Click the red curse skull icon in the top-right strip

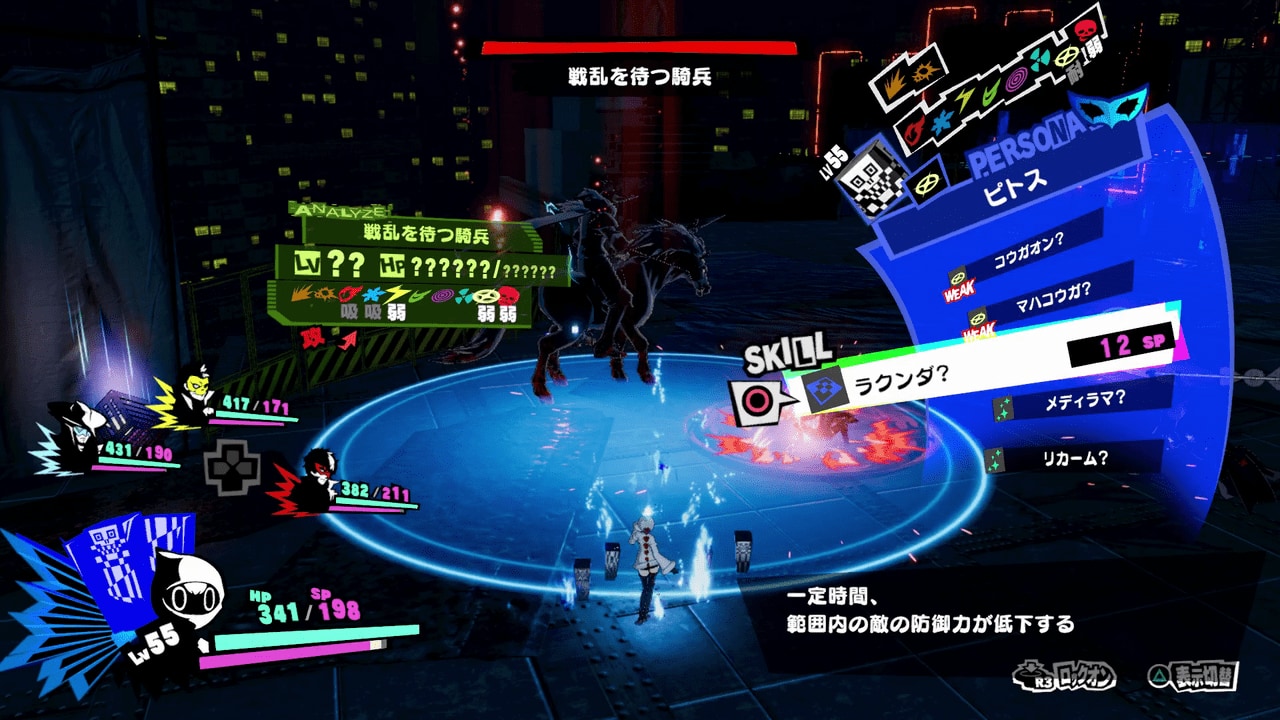point(1086,30)
